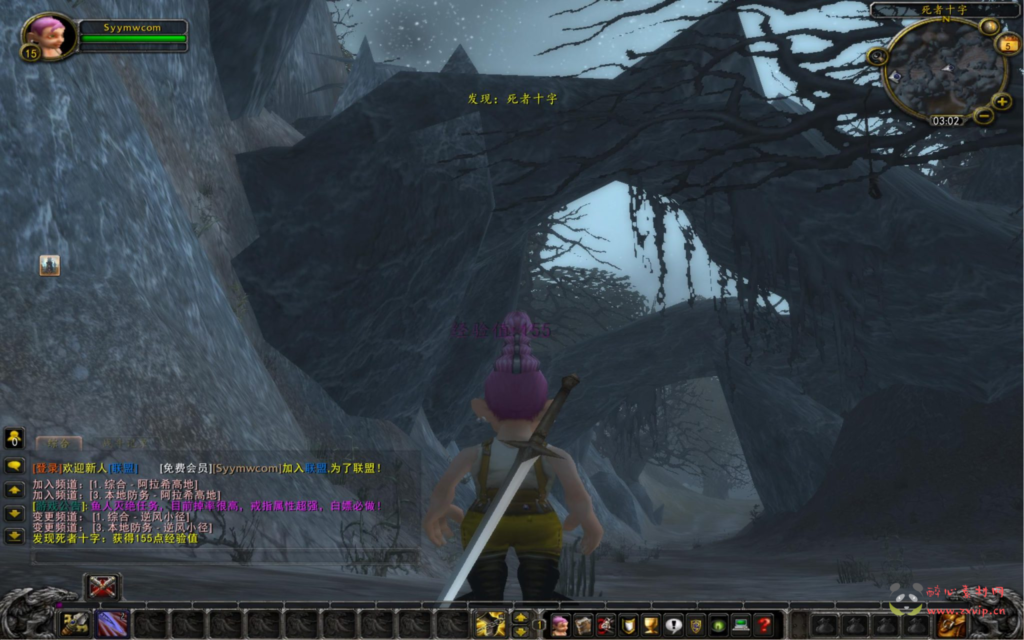
Task: Click the Syymwcom player portrait
Action: pyautogui.click(x=47, y=35)
